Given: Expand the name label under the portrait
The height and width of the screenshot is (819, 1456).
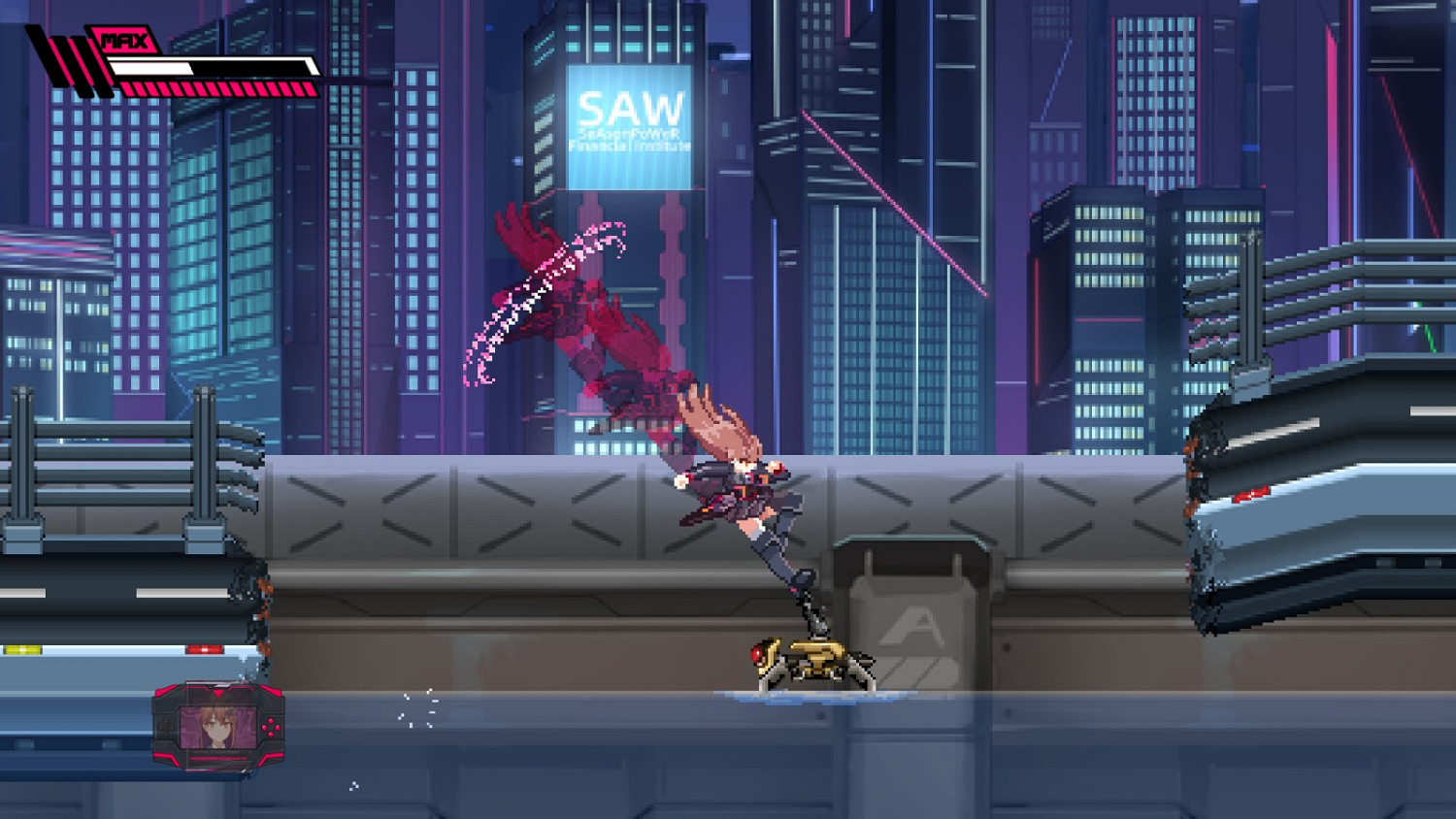Looking at the screenshot, I should pyautogui.click(x=214, y=751).
